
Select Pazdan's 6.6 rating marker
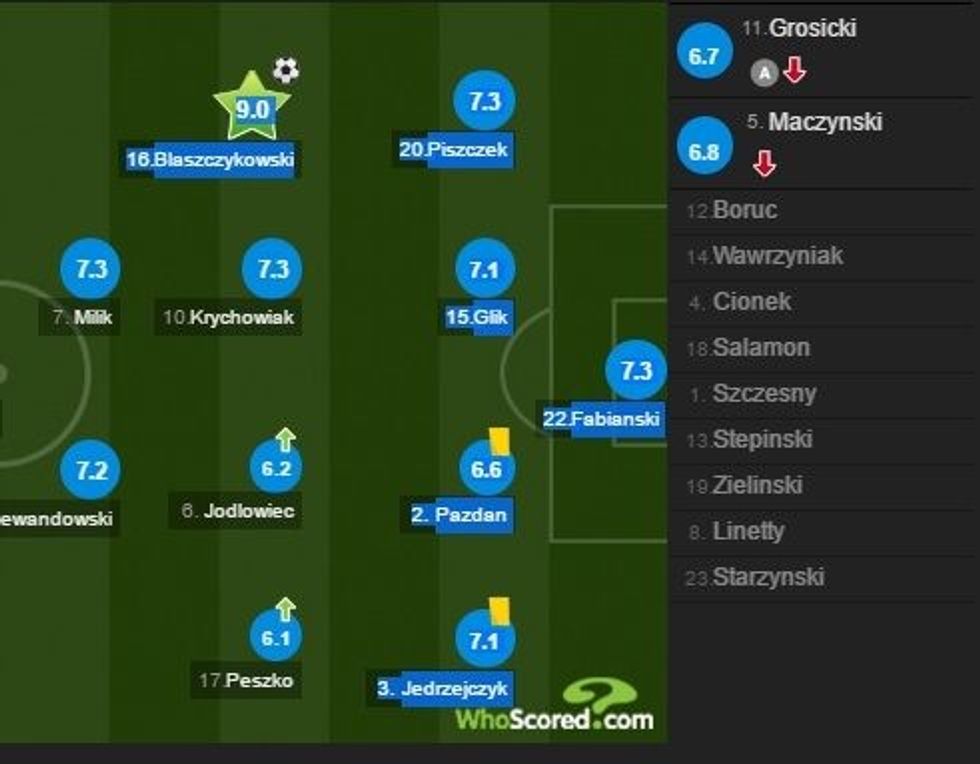coord(486,469)
